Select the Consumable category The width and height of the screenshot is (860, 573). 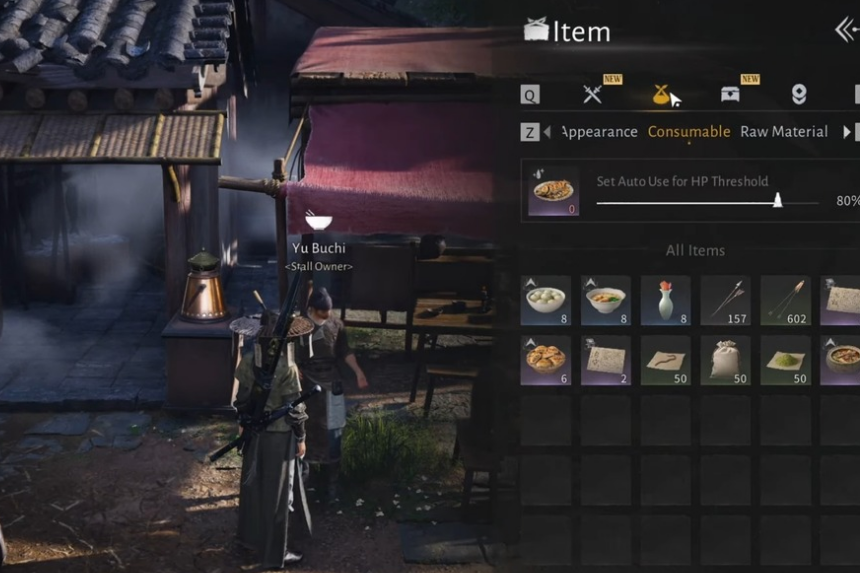pyautogui.click(x=689, y=132)
